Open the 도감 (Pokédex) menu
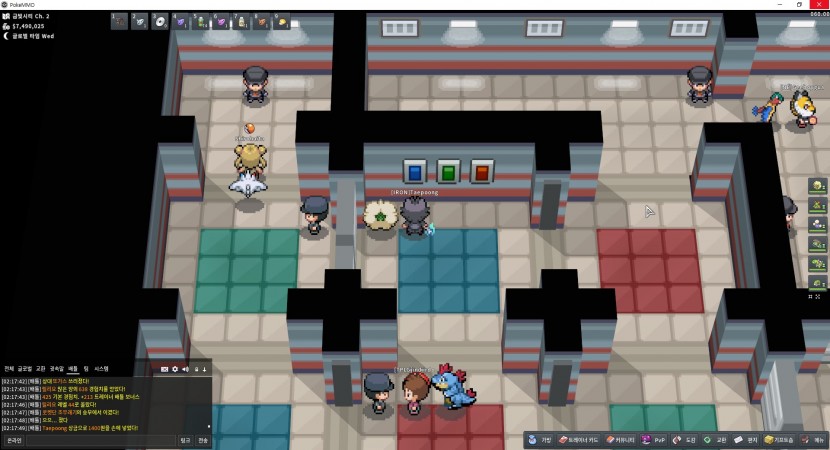This screenshot has width=830, height=450. pos(685,440)
